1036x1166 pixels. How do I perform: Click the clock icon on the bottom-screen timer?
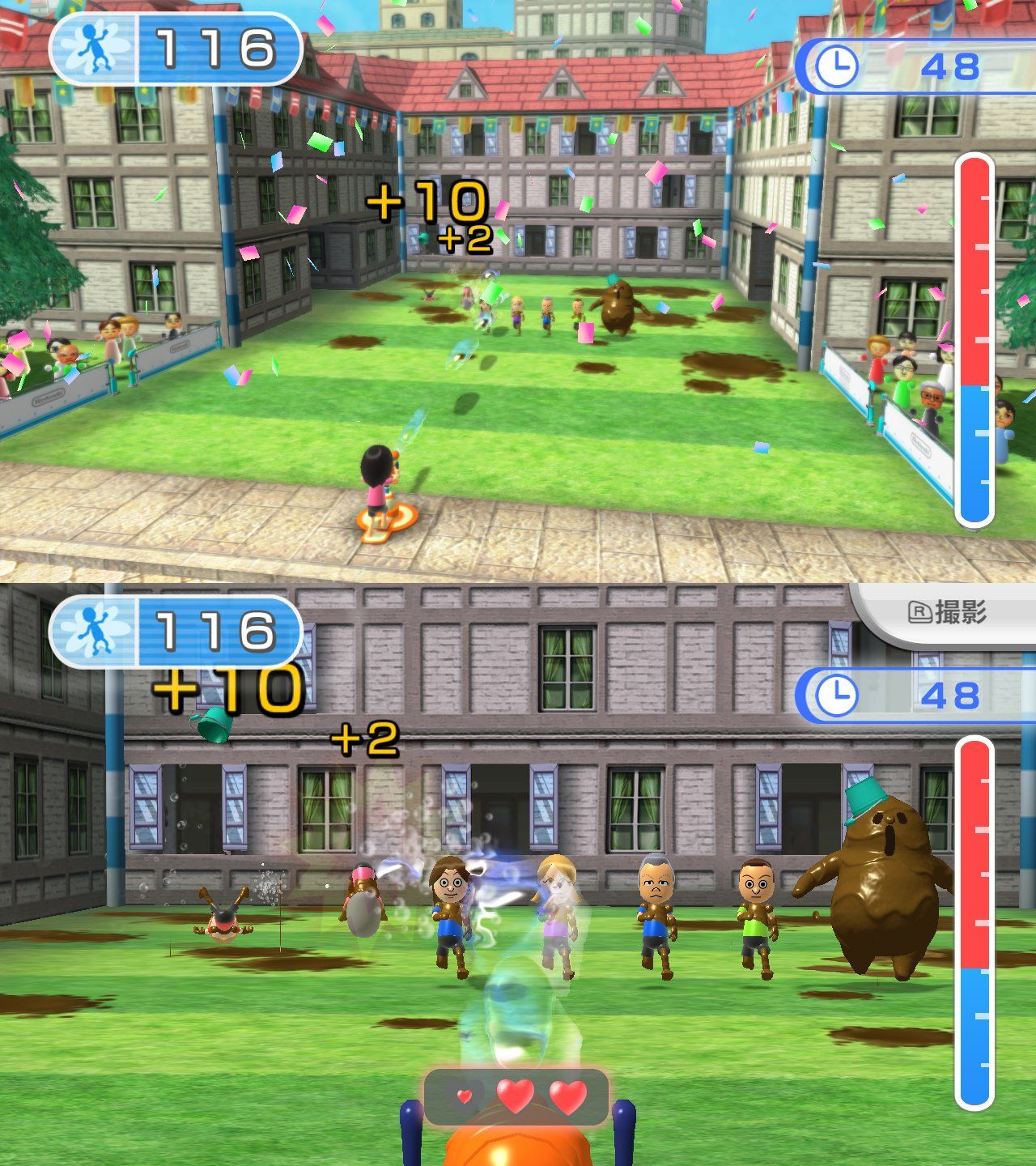(x=838, y=695)
